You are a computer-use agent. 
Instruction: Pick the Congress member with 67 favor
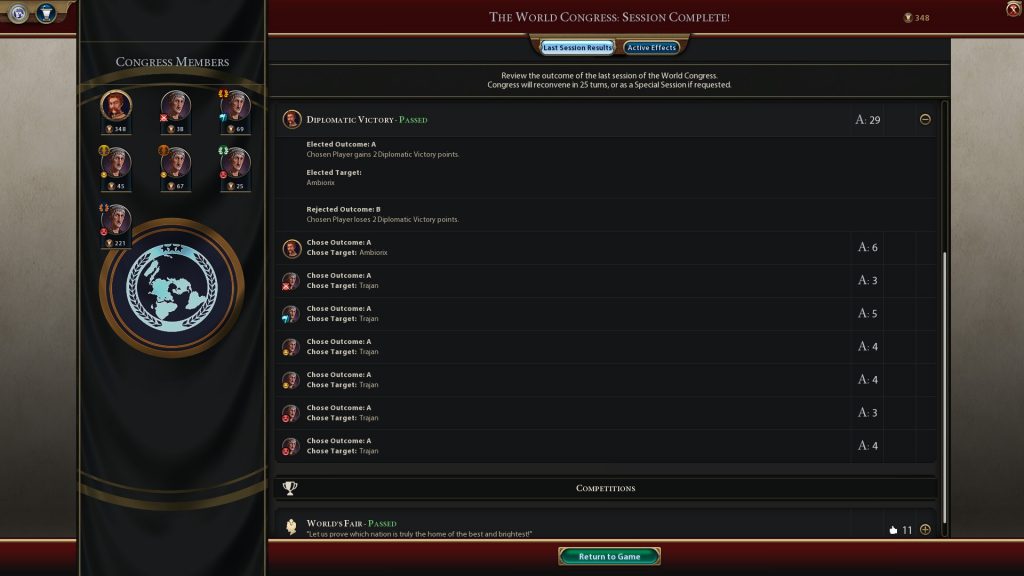[x=176, y=163]
